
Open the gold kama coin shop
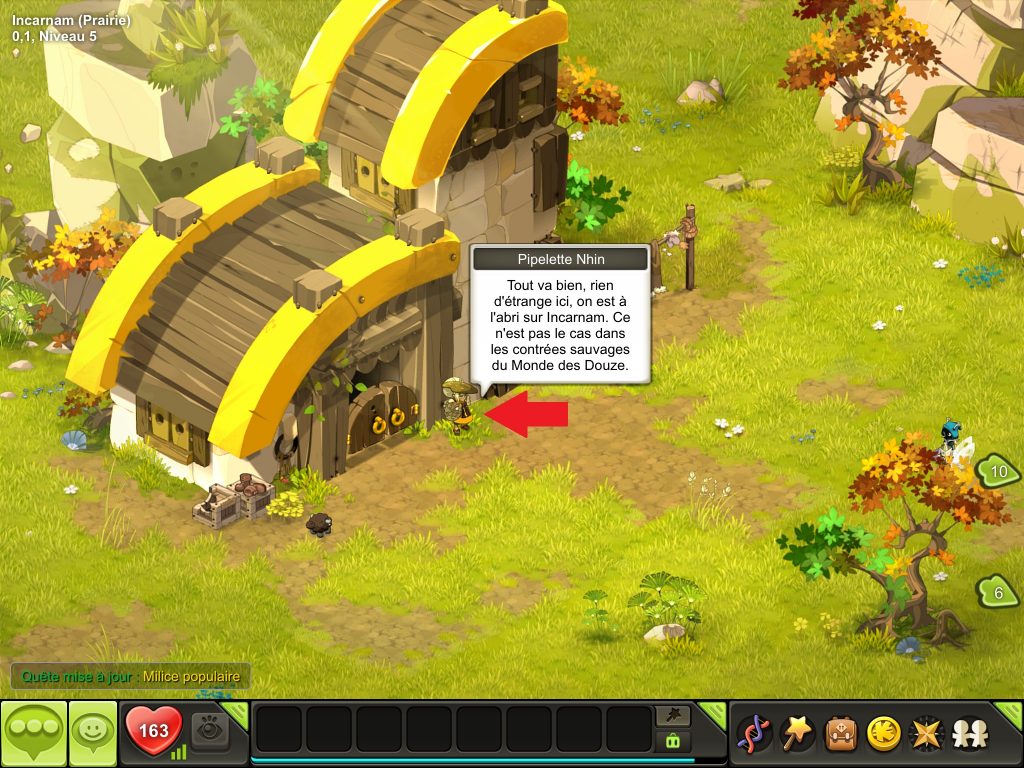[x=883, y=734]
